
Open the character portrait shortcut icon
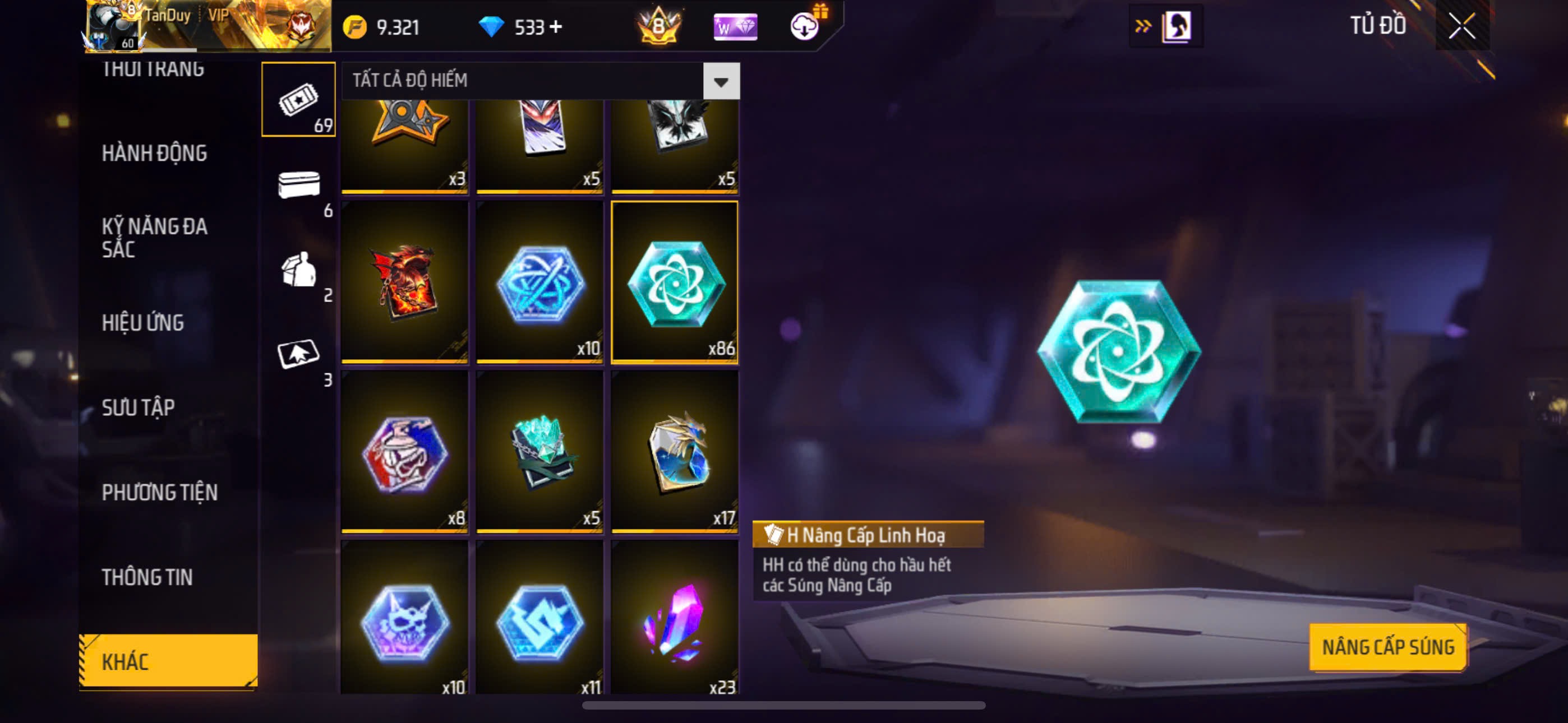coord(1176,26)
